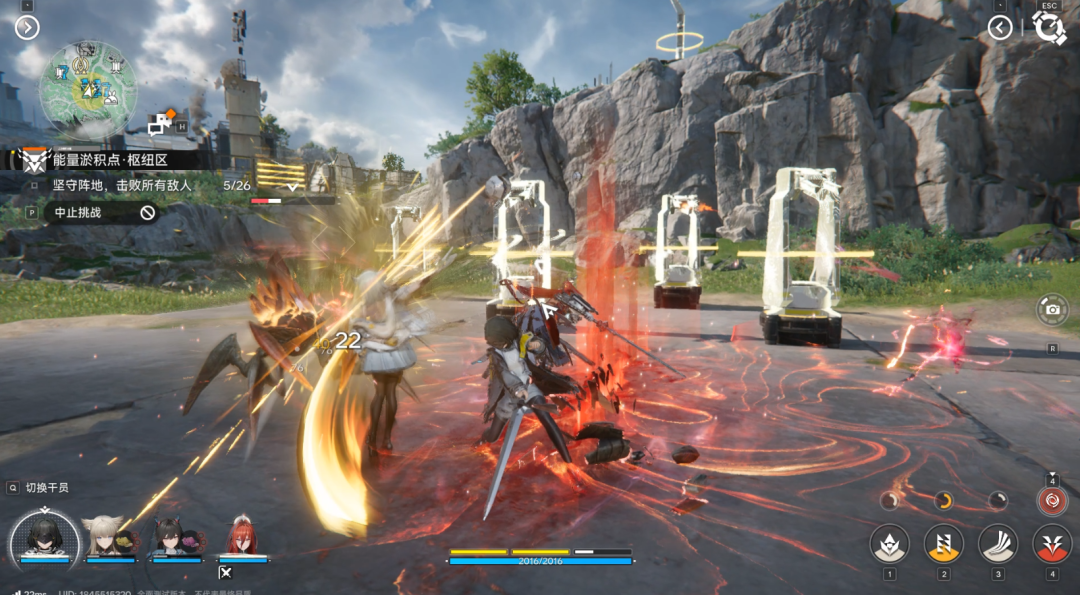Open the camera photo mode button
The height and width of the screenshot is (595, 1080).
tap(1052, 309)
